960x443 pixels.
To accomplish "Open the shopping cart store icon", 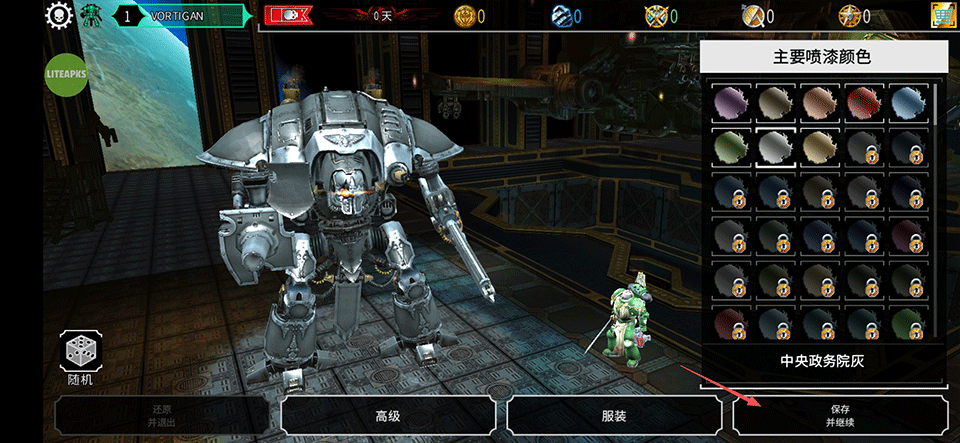I will 940,15.
